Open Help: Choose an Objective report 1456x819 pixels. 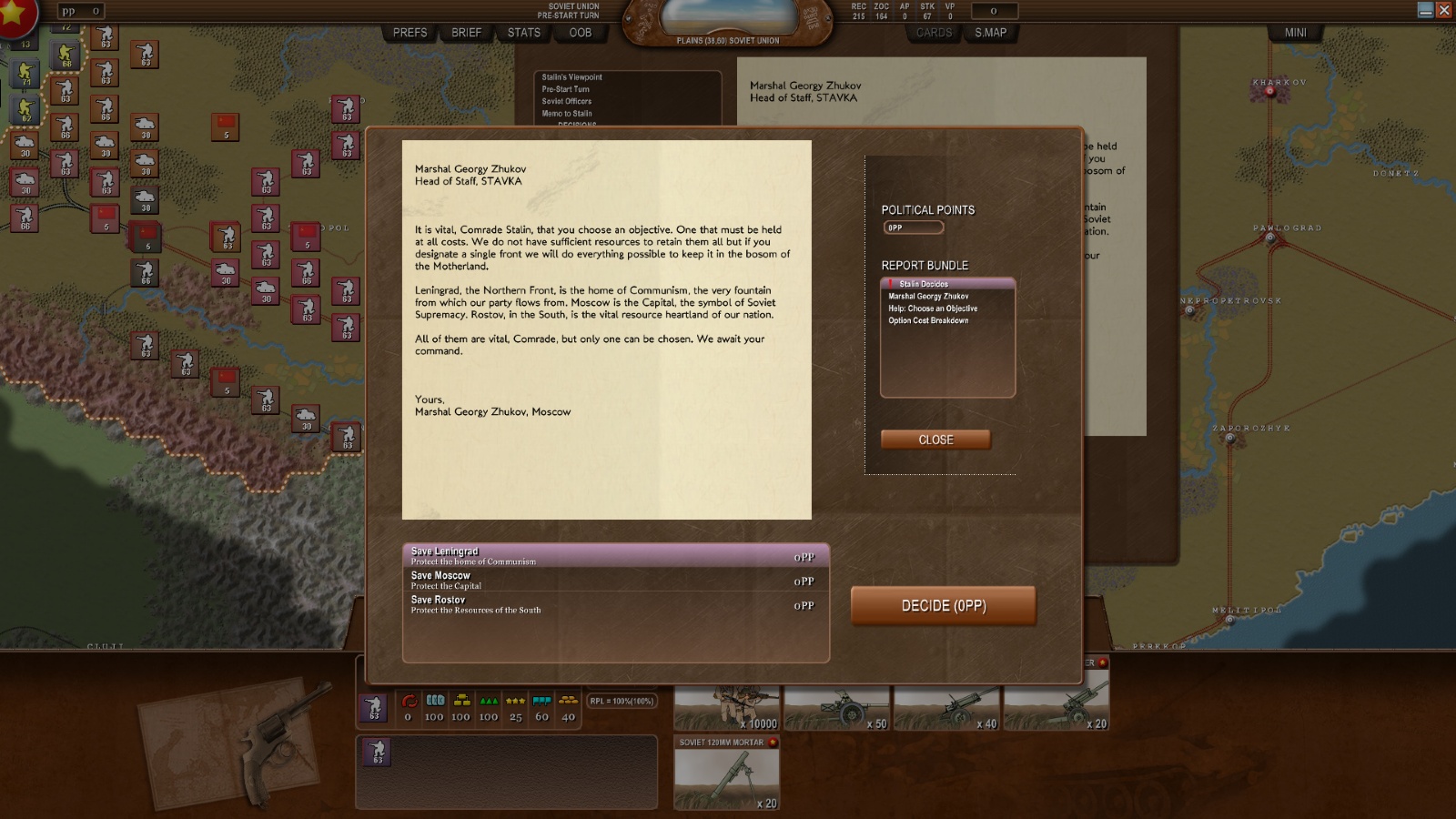pos(933,308)
